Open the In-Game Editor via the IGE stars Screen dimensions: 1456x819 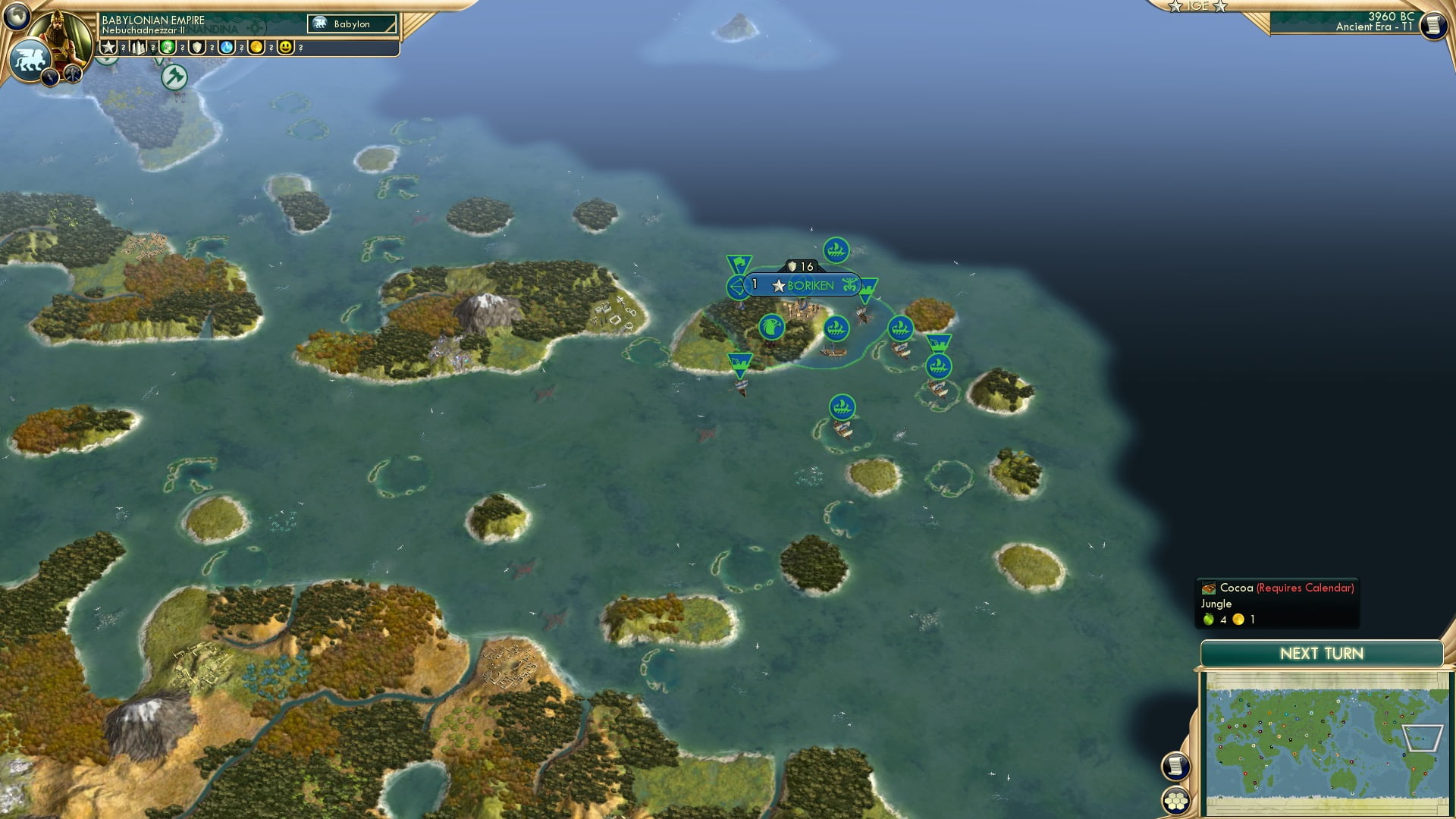pos(1198,6)
